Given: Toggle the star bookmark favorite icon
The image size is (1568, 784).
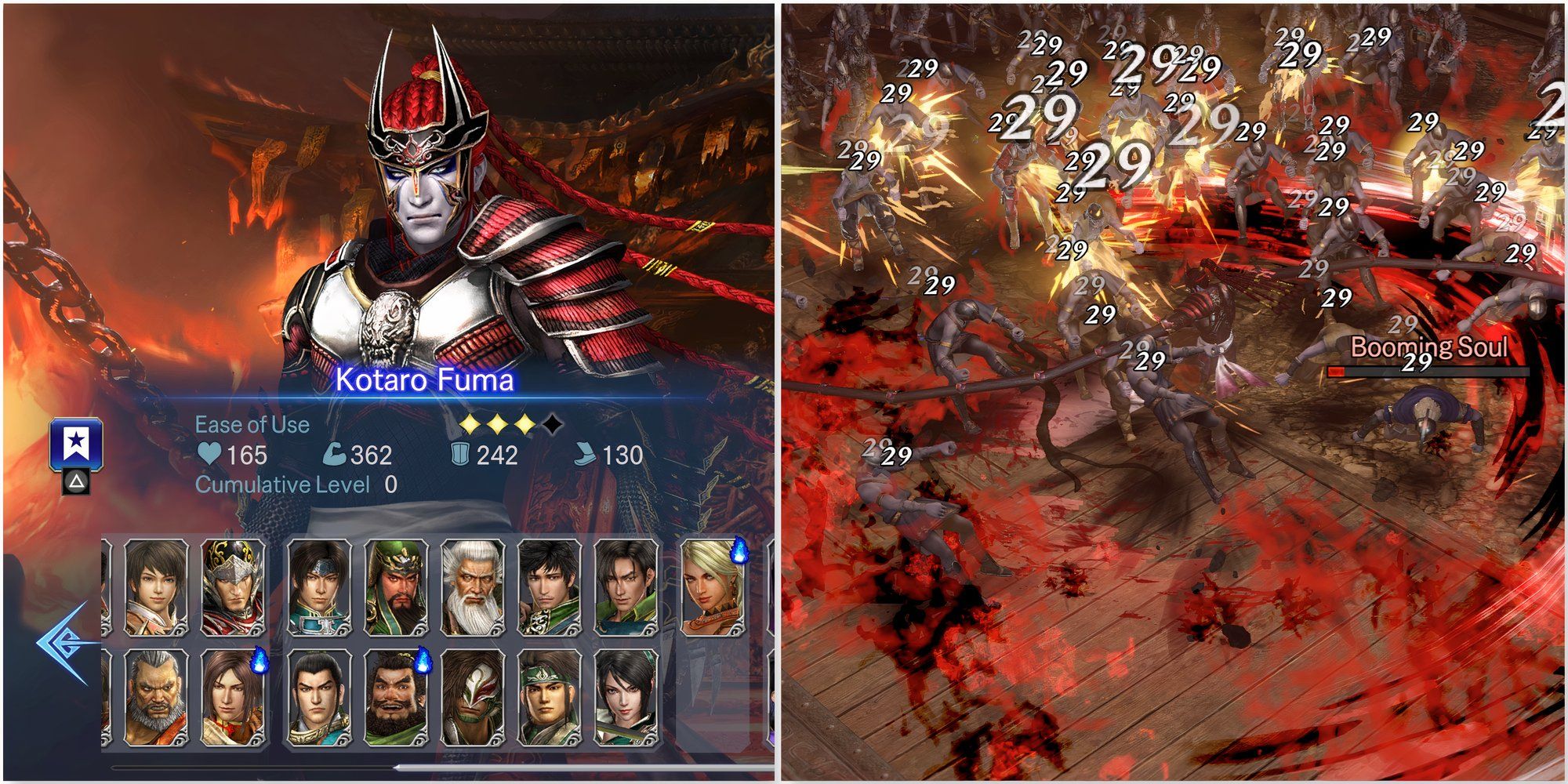Looking at the screenshot, I should tap(76, 445).
